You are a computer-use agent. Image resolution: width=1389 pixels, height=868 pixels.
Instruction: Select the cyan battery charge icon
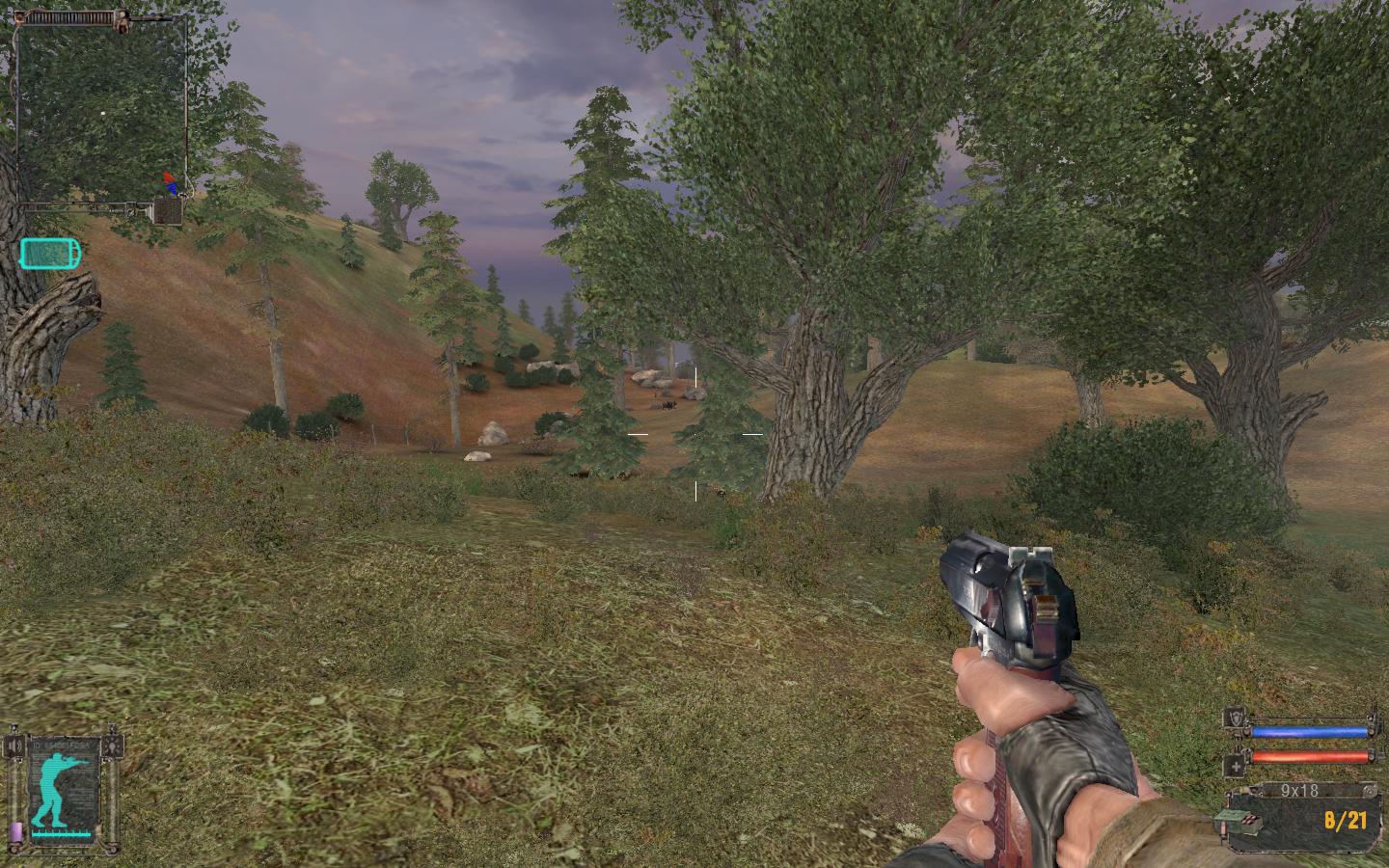click(51, 254)
